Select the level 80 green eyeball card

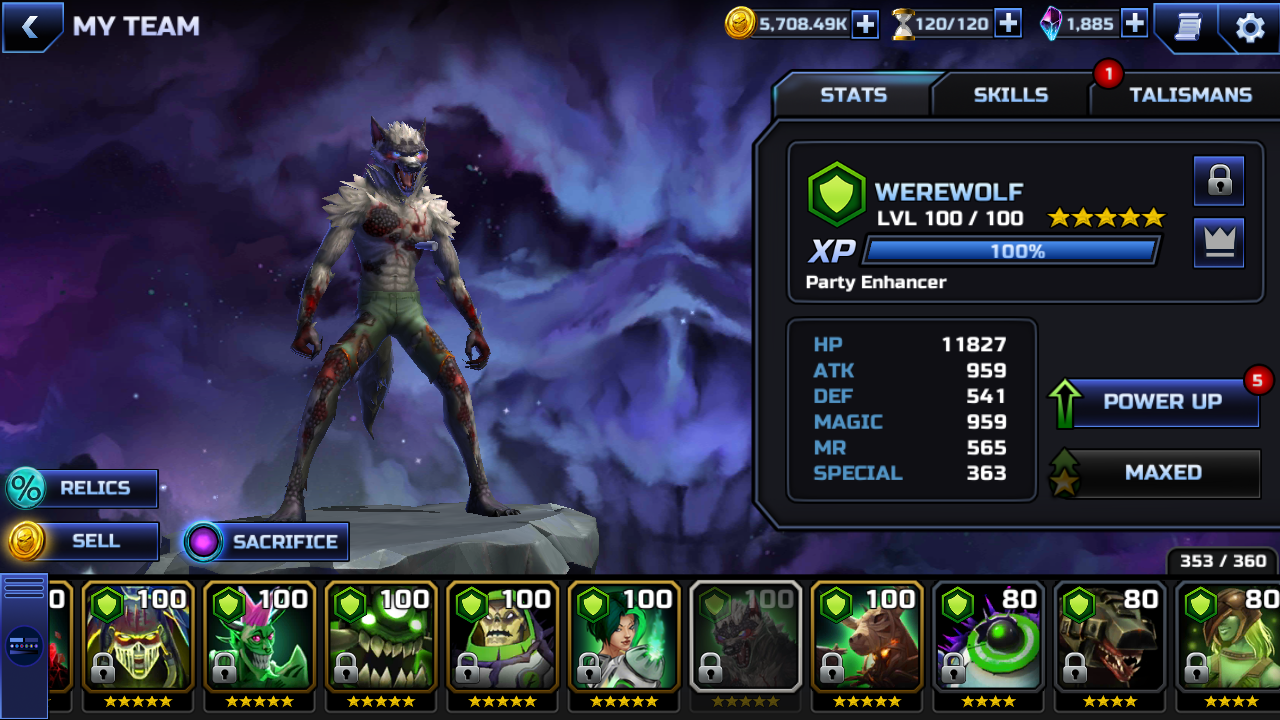pos(989,640)
